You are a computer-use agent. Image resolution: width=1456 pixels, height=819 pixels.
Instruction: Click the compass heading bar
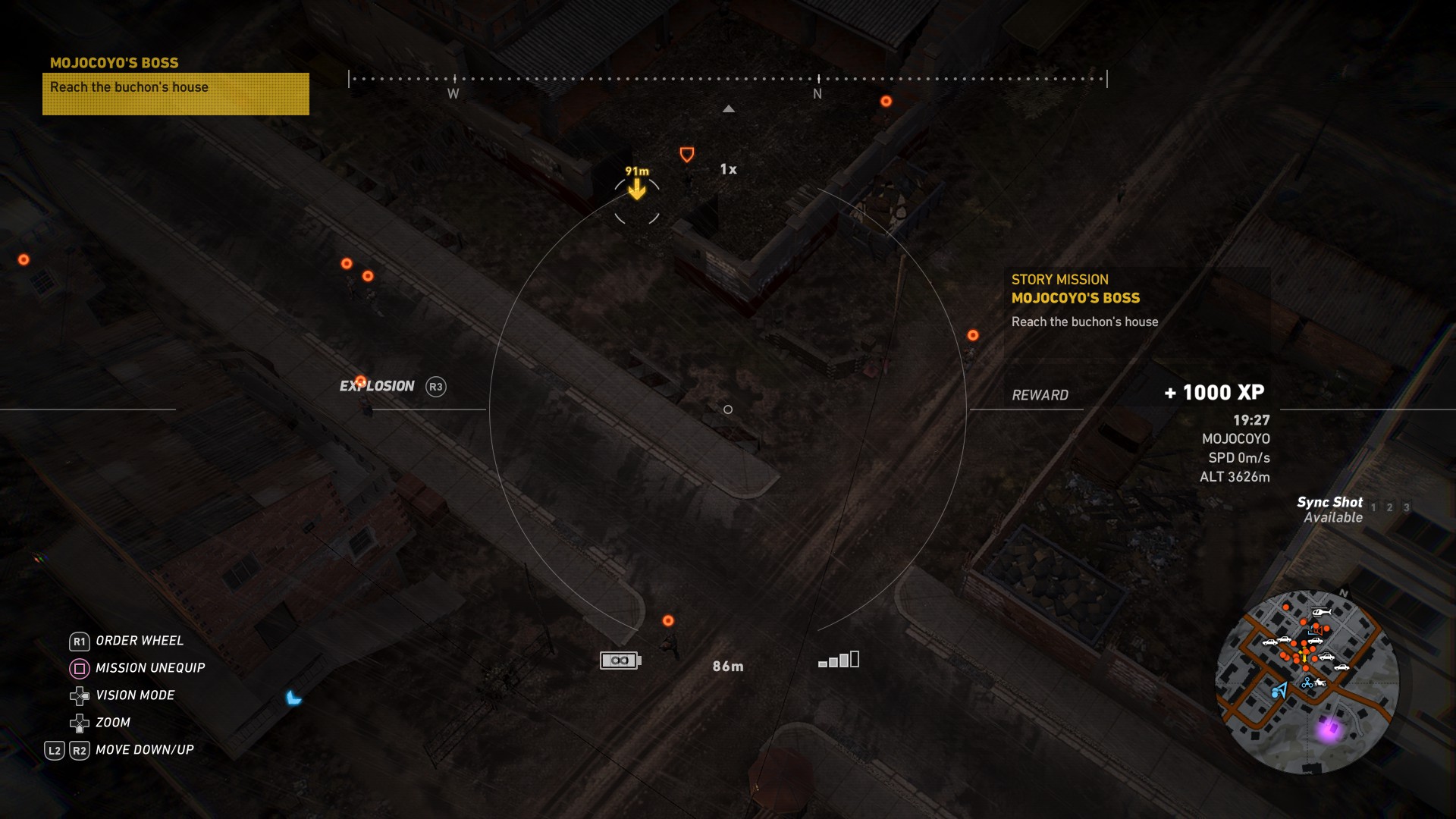727,79
